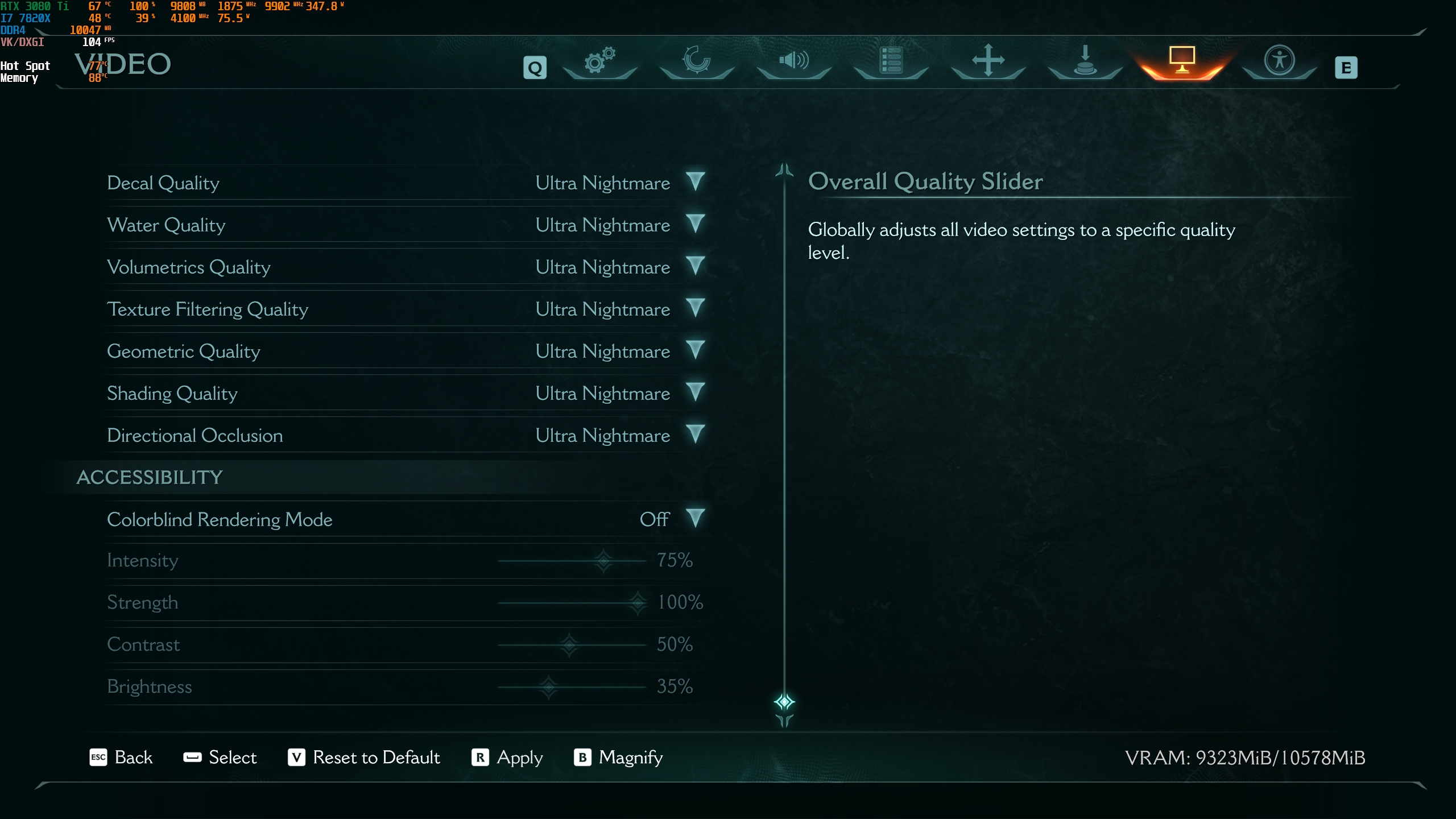The image size is (1456, 819).
Task: Apply the video settings
Action: pos(507,758)
